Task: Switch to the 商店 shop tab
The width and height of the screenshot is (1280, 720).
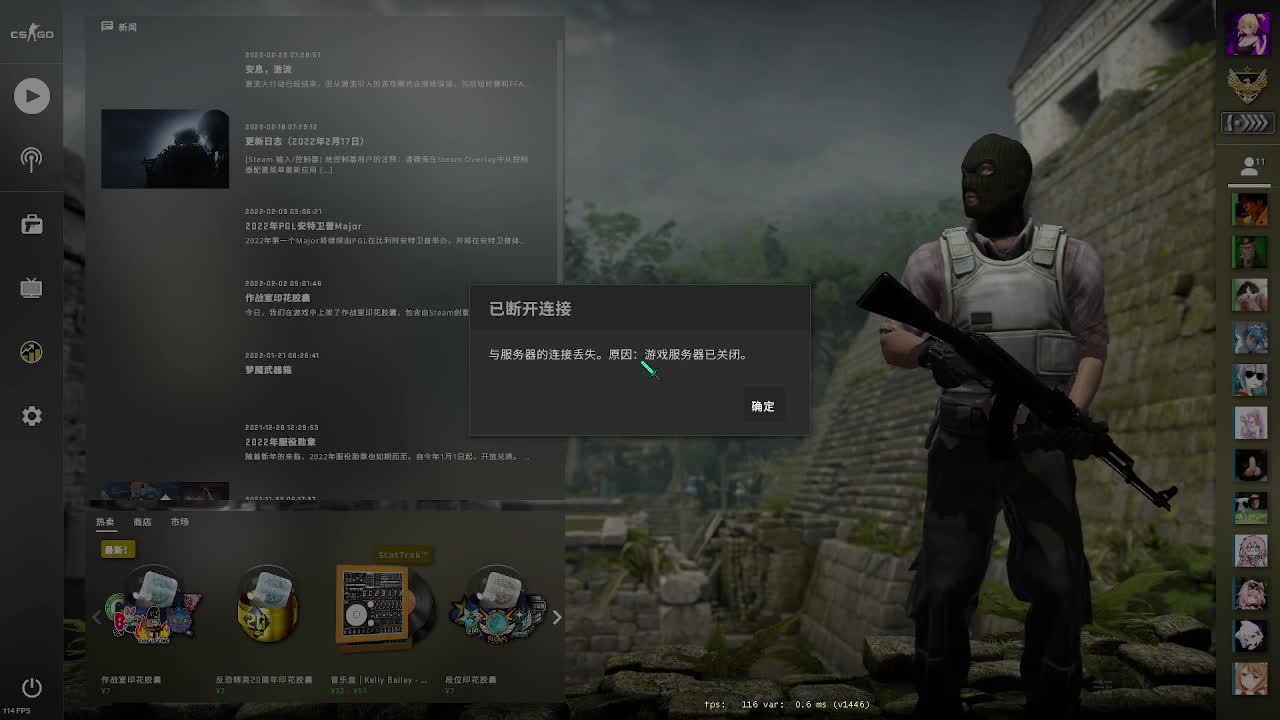Action: [x=144, y=521]
